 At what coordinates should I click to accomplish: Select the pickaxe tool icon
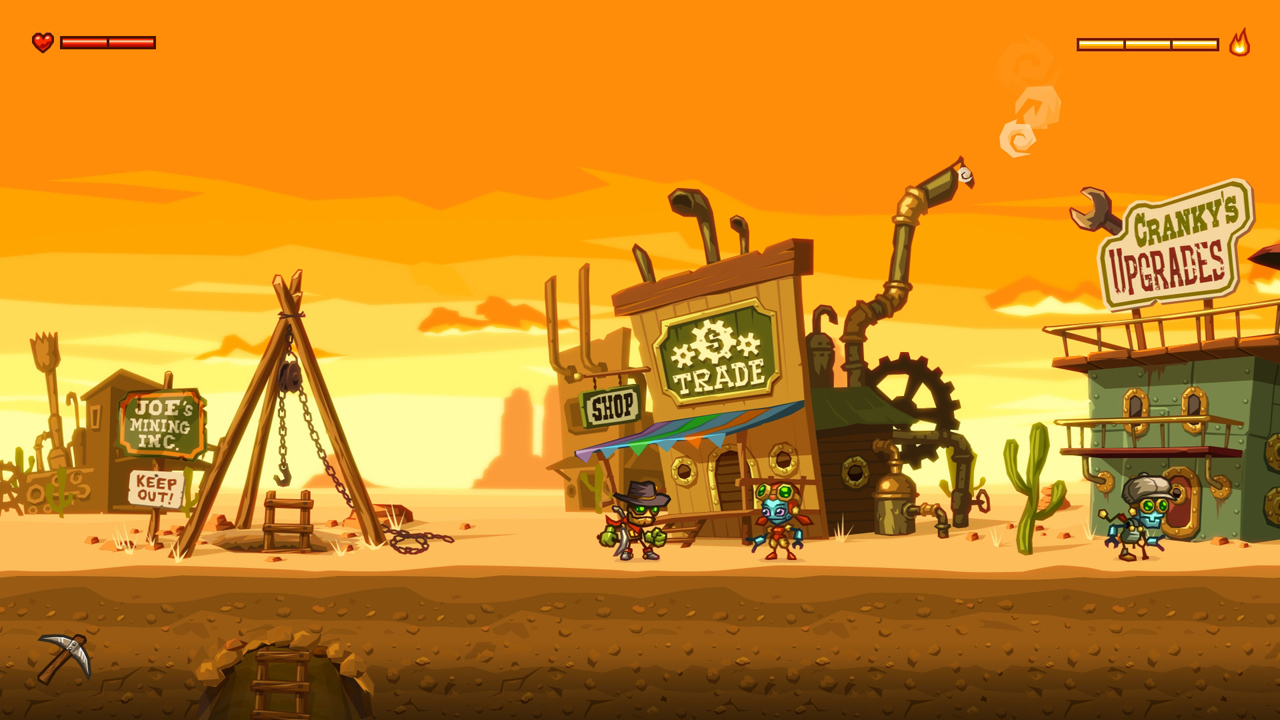click(x=64, y=657)
